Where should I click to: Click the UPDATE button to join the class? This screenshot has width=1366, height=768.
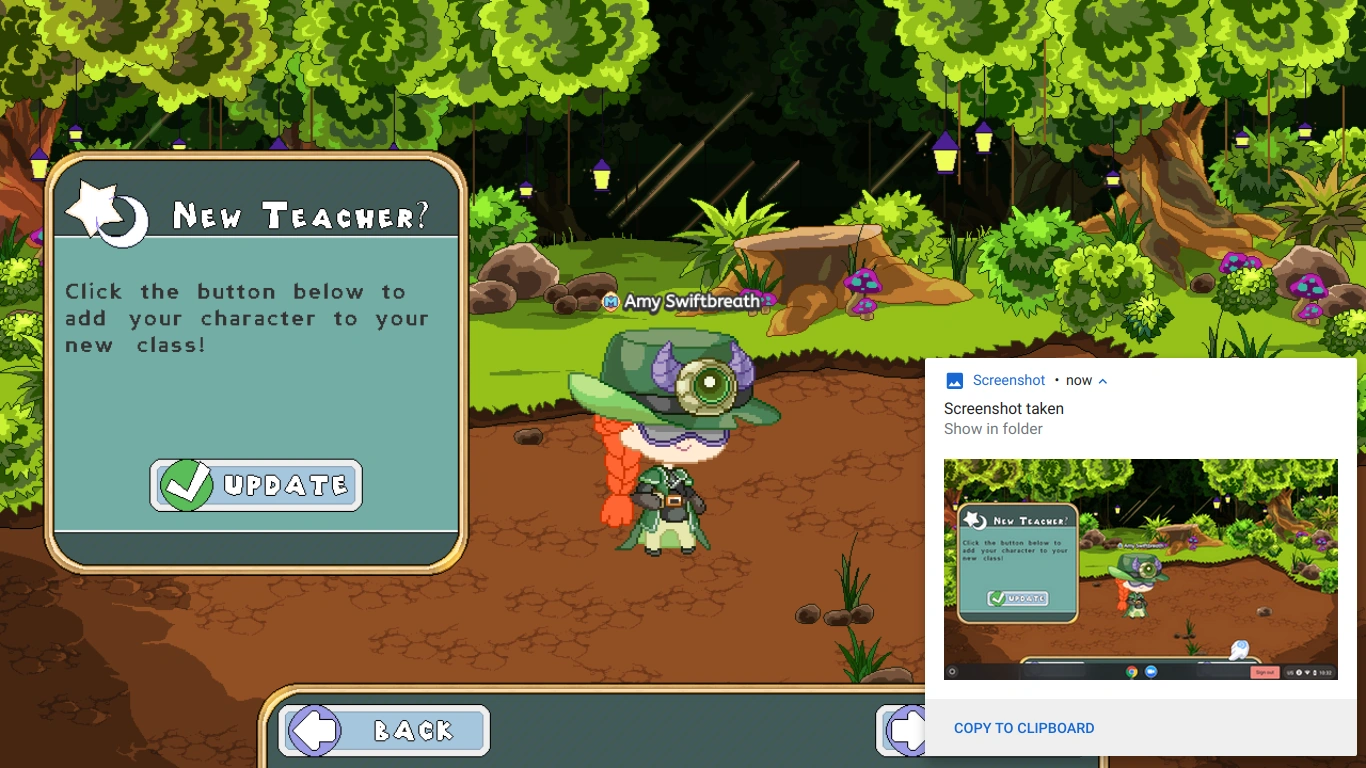(x=255, y=485)
